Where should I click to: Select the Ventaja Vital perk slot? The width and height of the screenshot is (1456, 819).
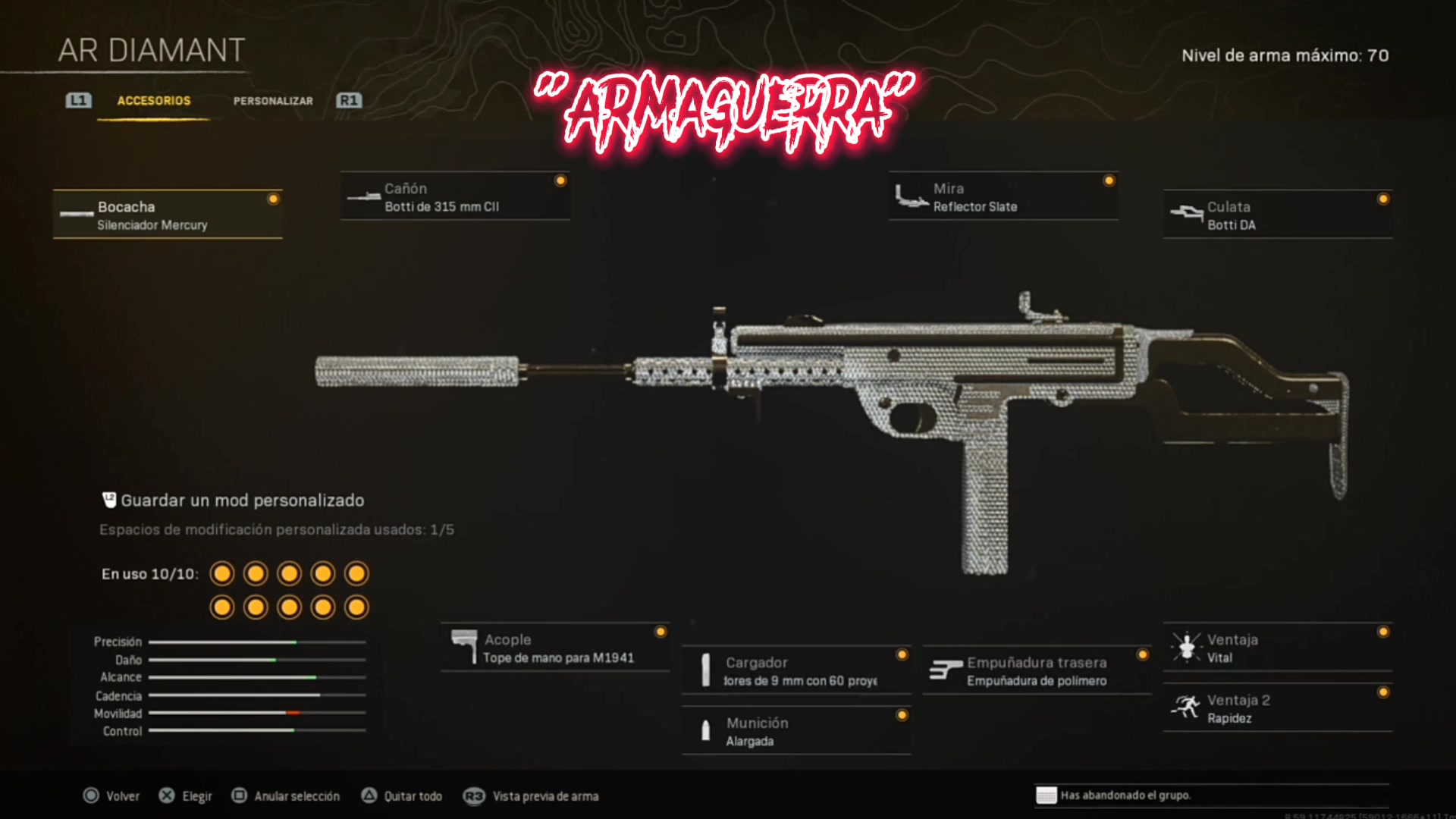[1278, 648]
